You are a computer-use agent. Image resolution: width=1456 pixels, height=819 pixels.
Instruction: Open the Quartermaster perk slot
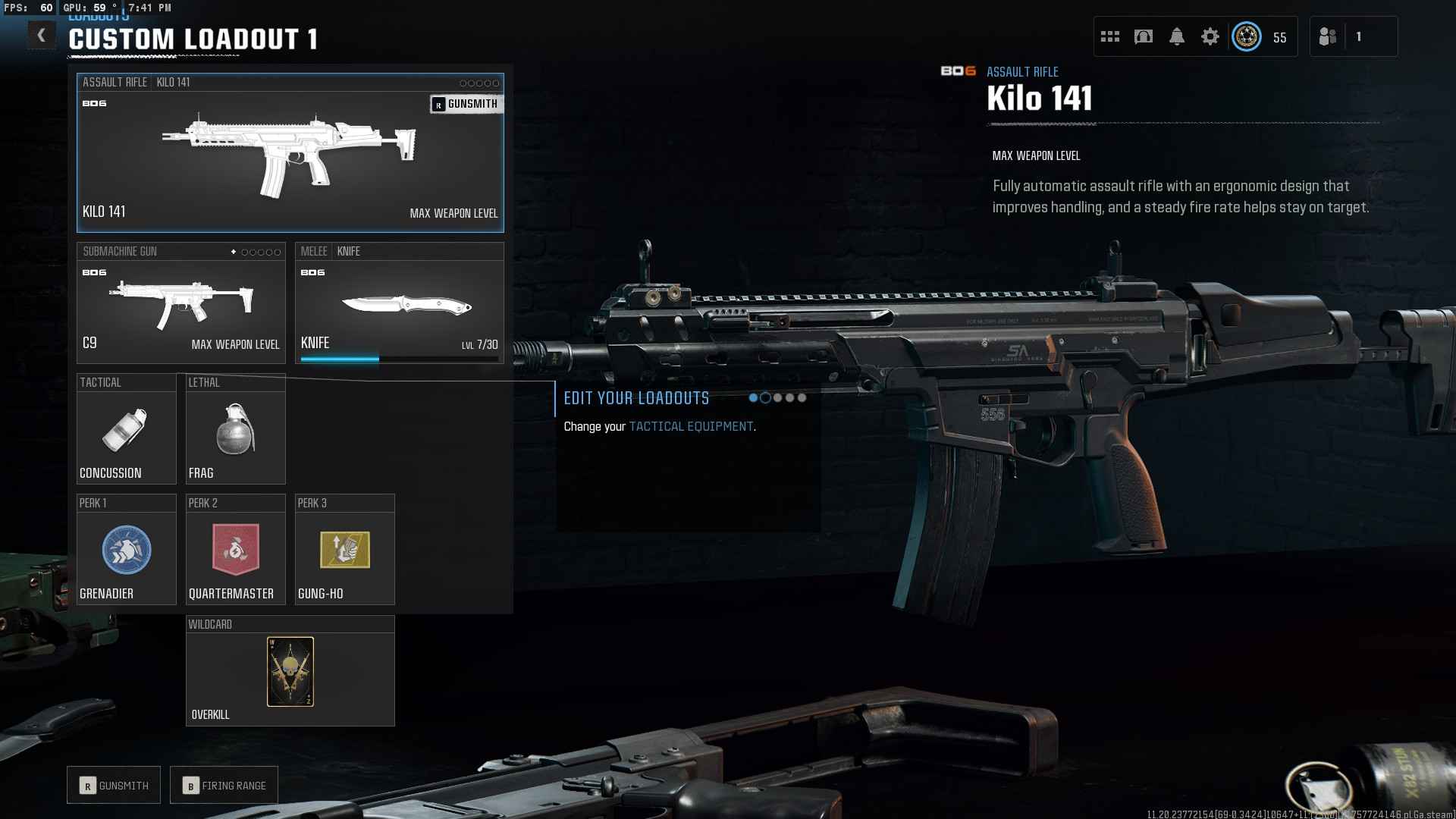tap(235, 551)
